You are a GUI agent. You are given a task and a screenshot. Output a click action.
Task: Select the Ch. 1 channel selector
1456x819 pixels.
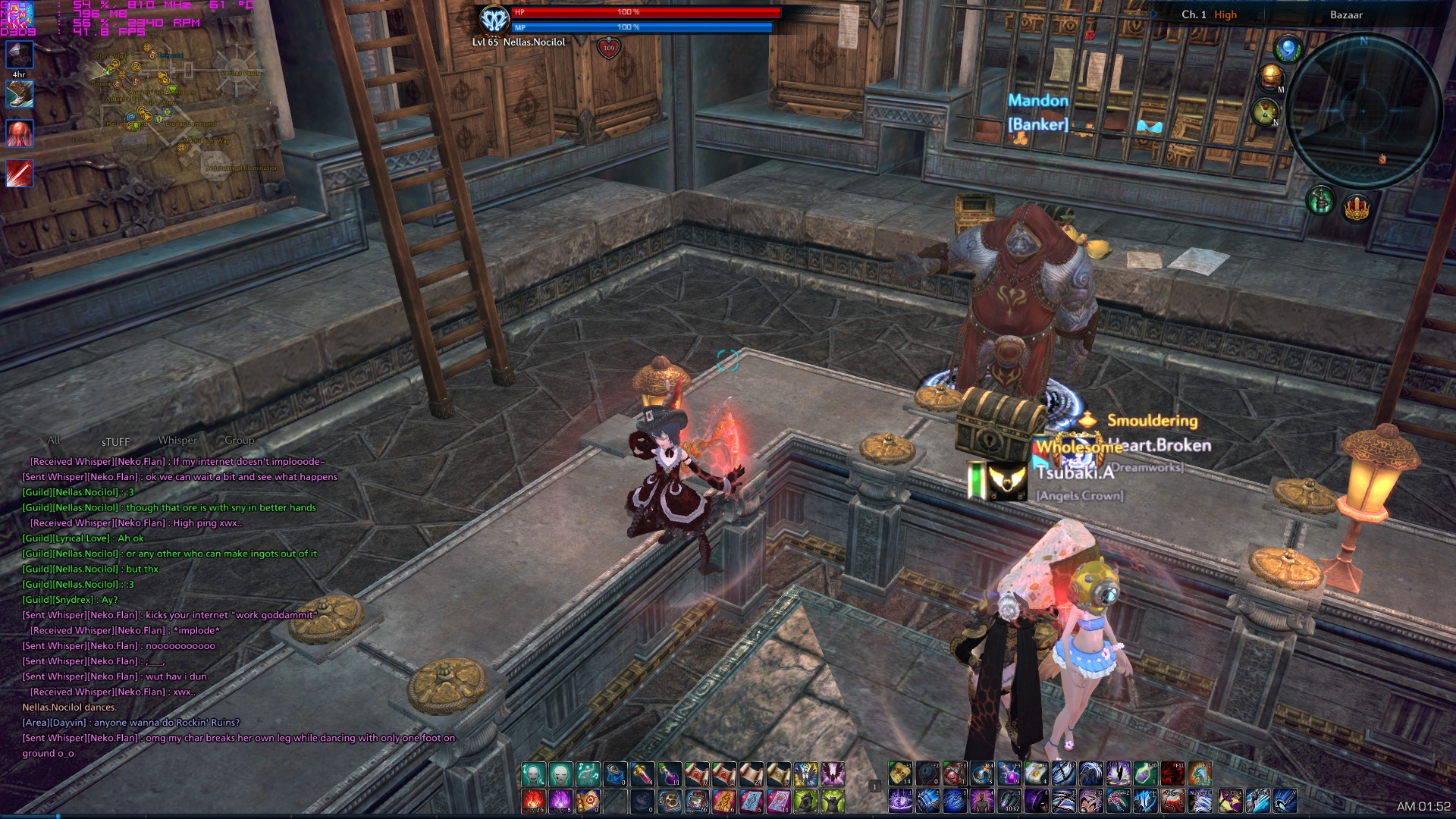click(1194, 14)
